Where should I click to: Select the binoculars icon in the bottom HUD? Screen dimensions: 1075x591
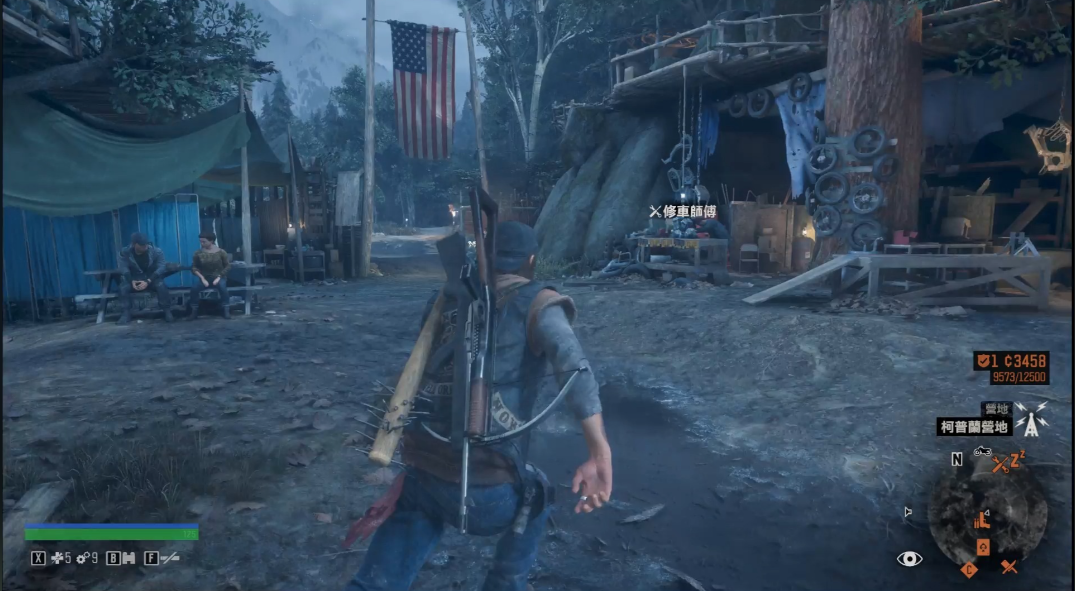click(x=127, y=558)
